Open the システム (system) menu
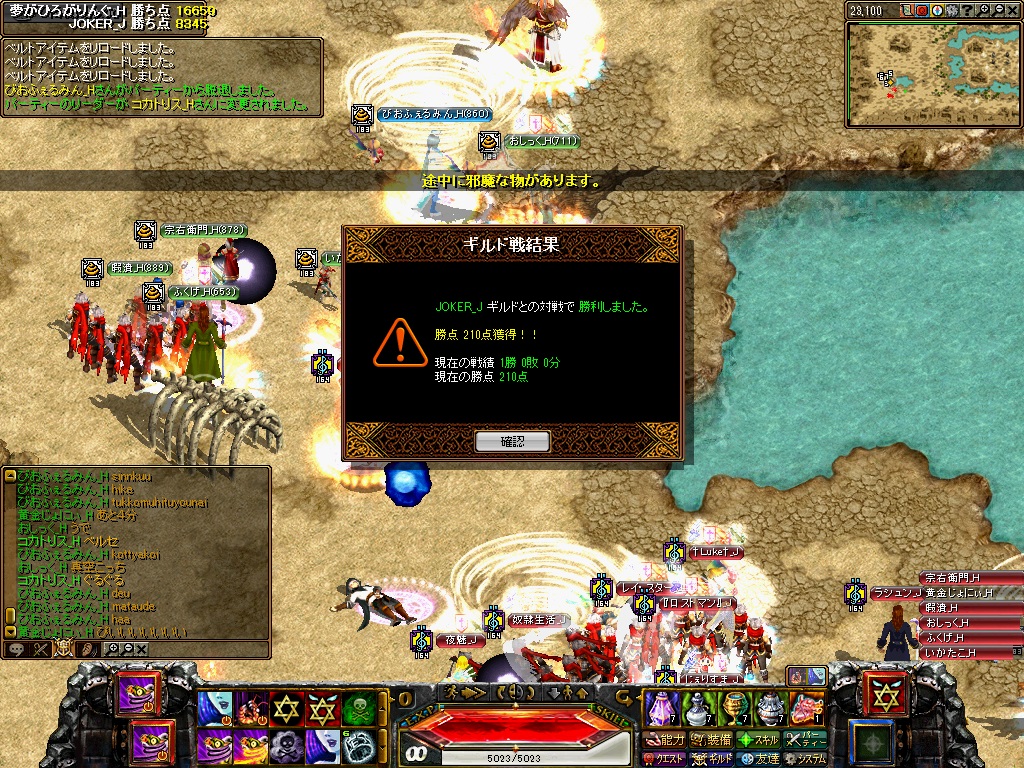 805,759
